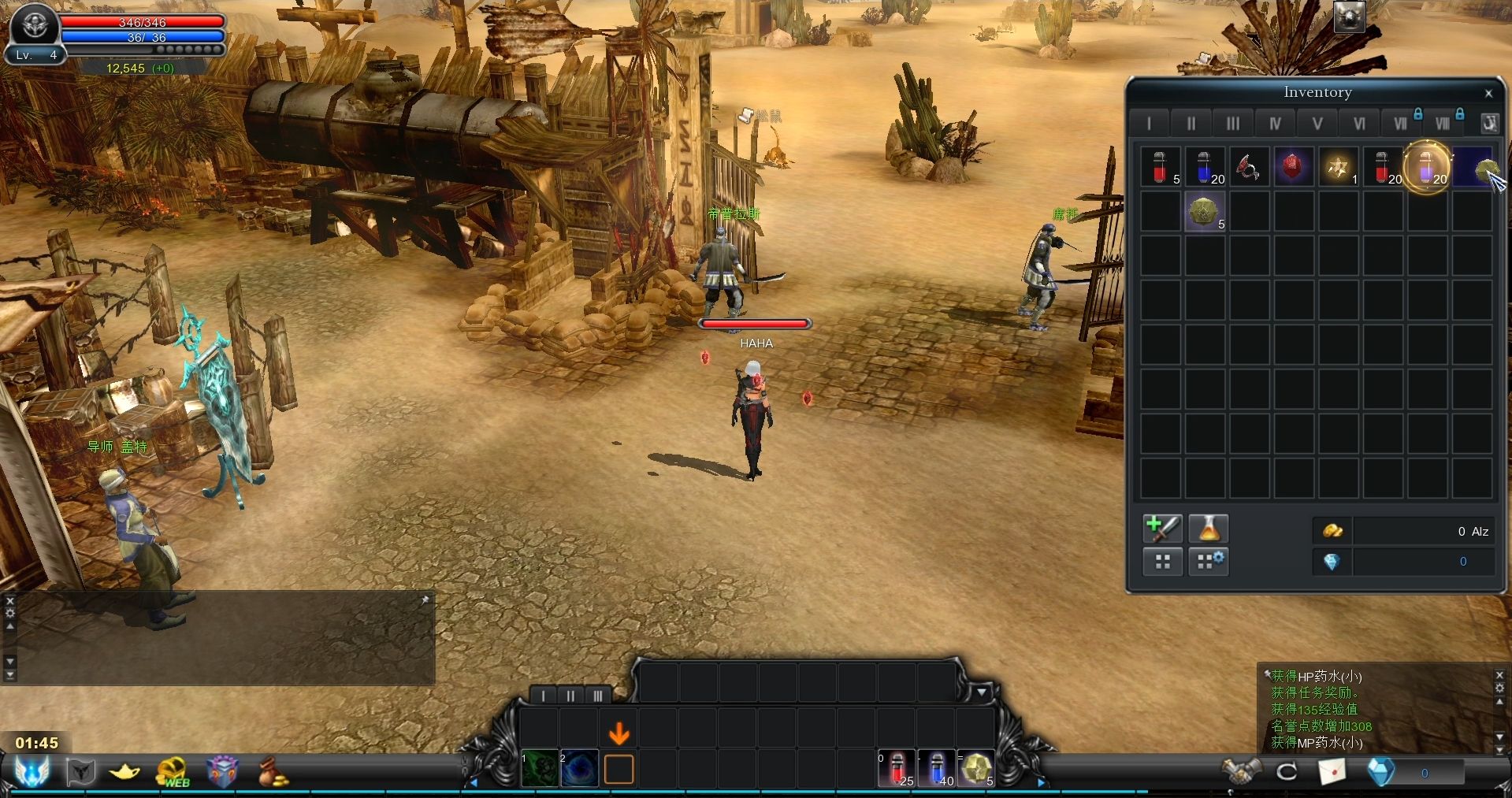
Task: Click the handshake trade icon
Action: pyautogui.click(x=1239, y=772)
